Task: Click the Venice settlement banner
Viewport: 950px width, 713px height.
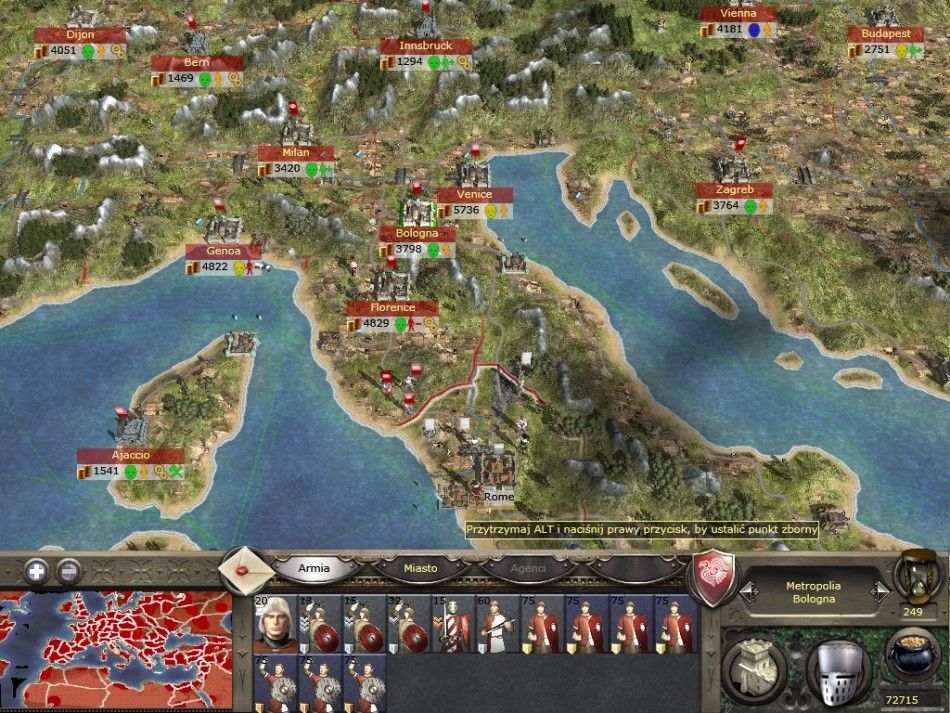Action: click(474, 195)
